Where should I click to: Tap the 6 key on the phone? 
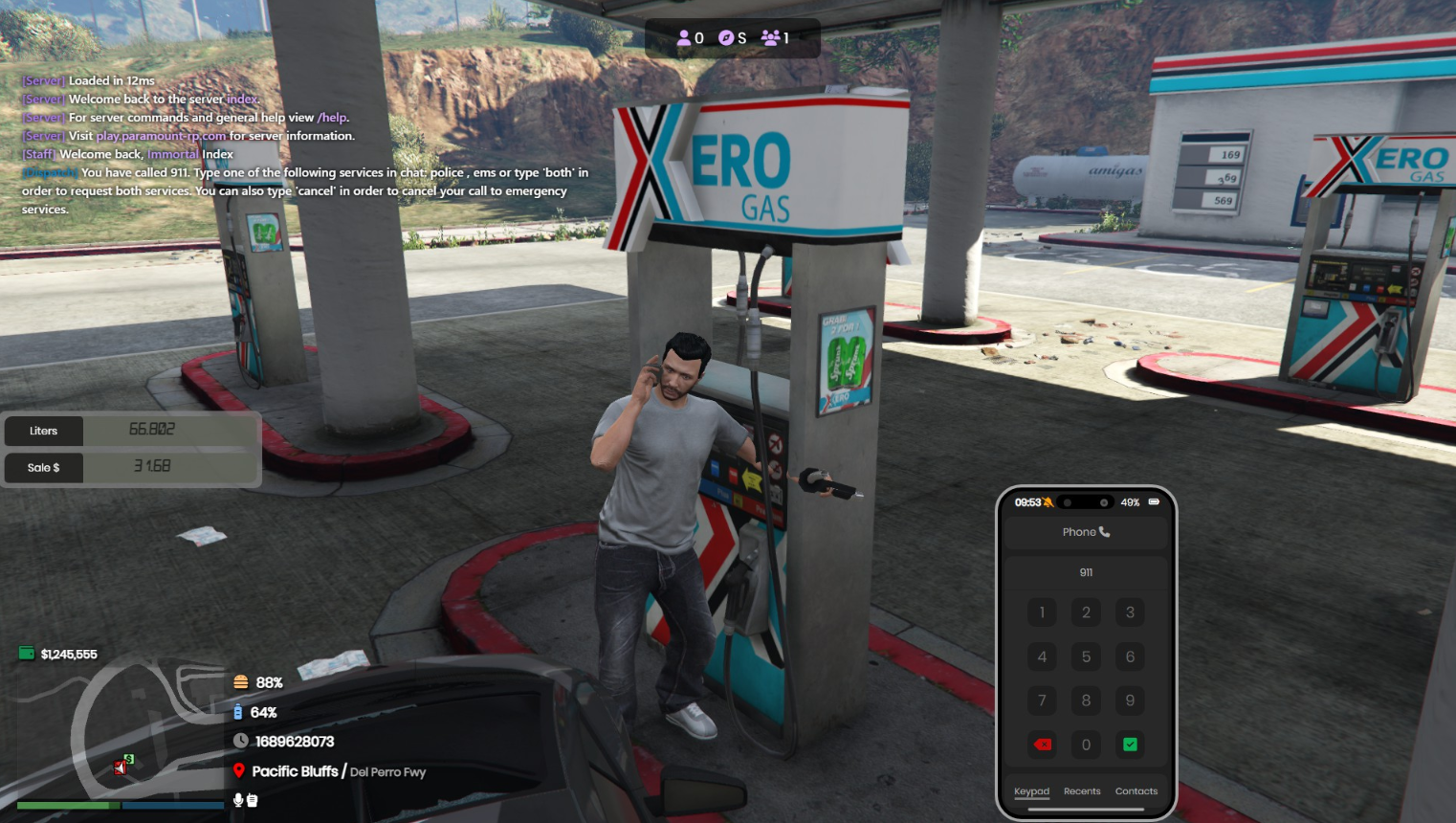tap(1130, 656)
